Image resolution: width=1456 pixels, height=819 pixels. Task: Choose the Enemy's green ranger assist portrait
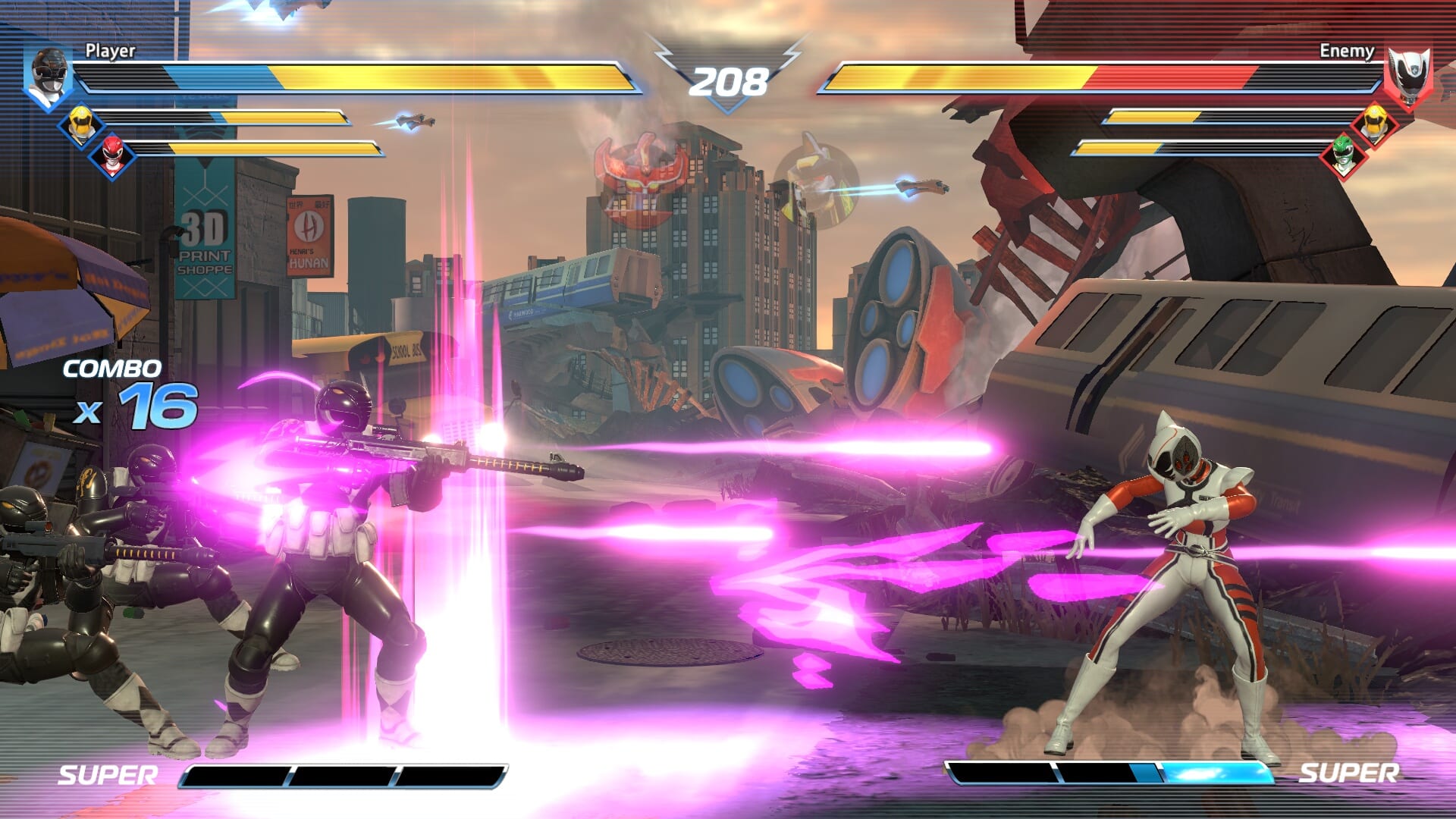point(1342,155)
